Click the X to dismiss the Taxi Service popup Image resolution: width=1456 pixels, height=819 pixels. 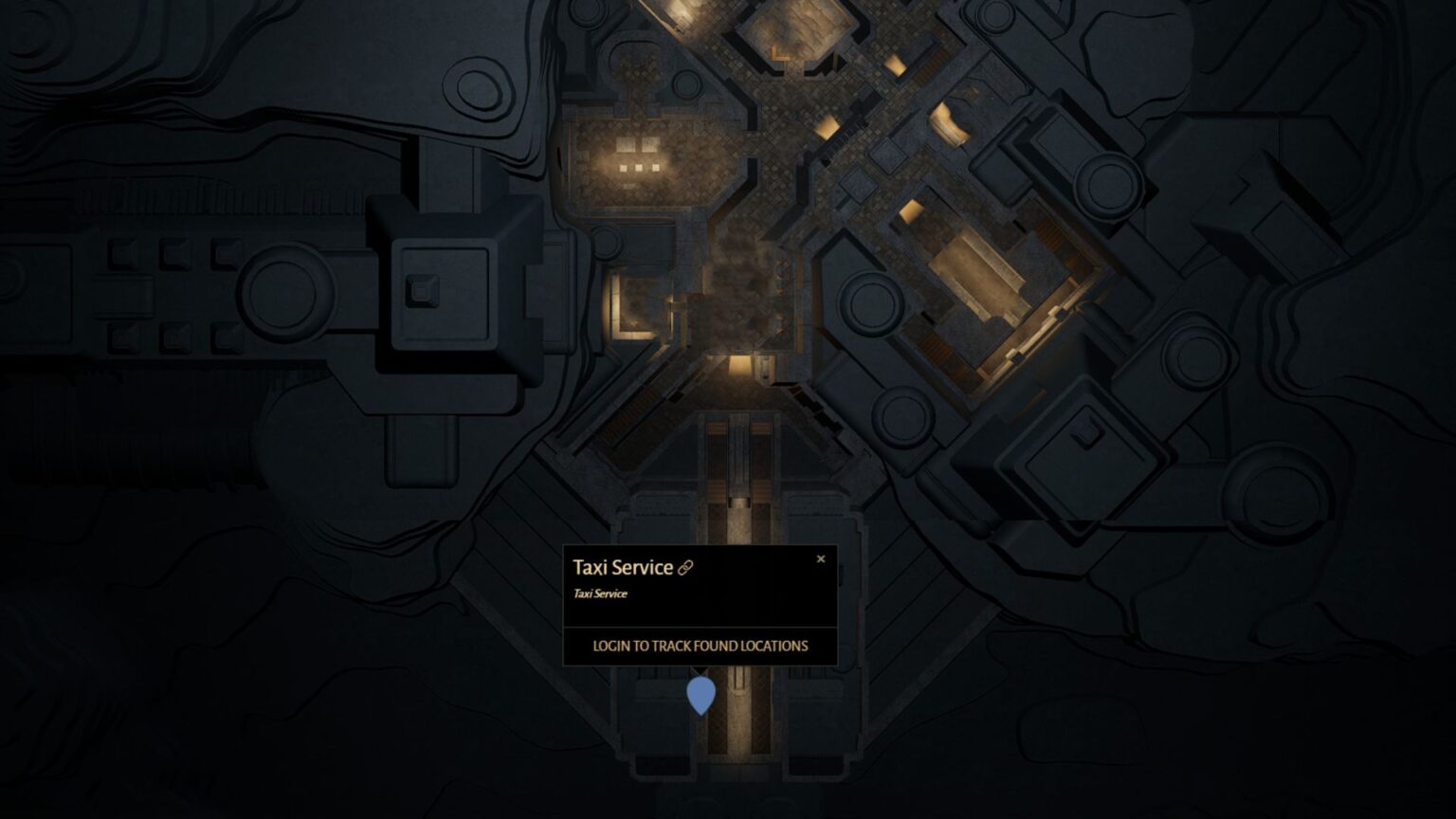point(821,558)
